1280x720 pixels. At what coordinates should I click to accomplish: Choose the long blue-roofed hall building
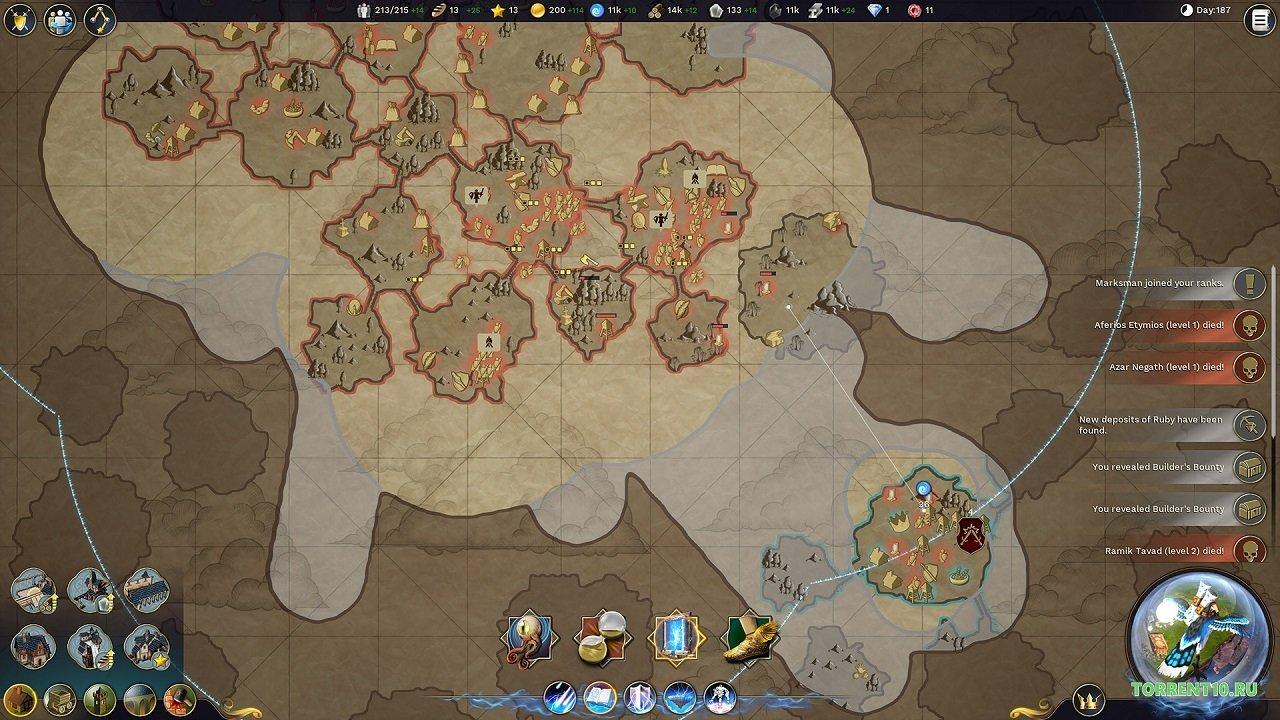(x=146, y=590)
